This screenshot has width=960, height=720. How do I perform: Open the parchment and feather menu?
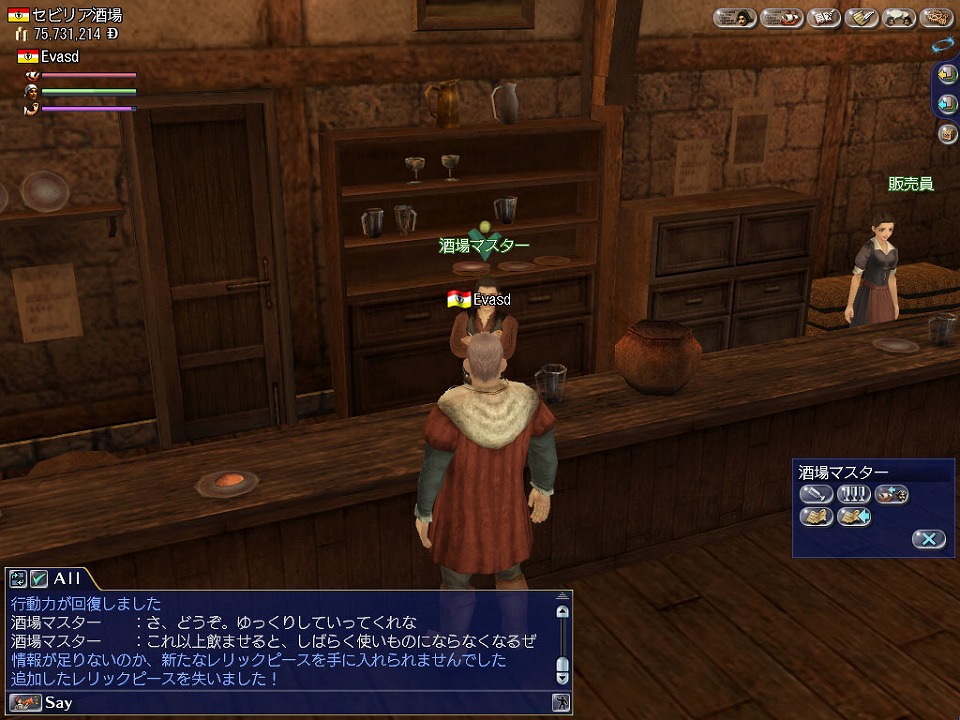[x=860, y=17]
